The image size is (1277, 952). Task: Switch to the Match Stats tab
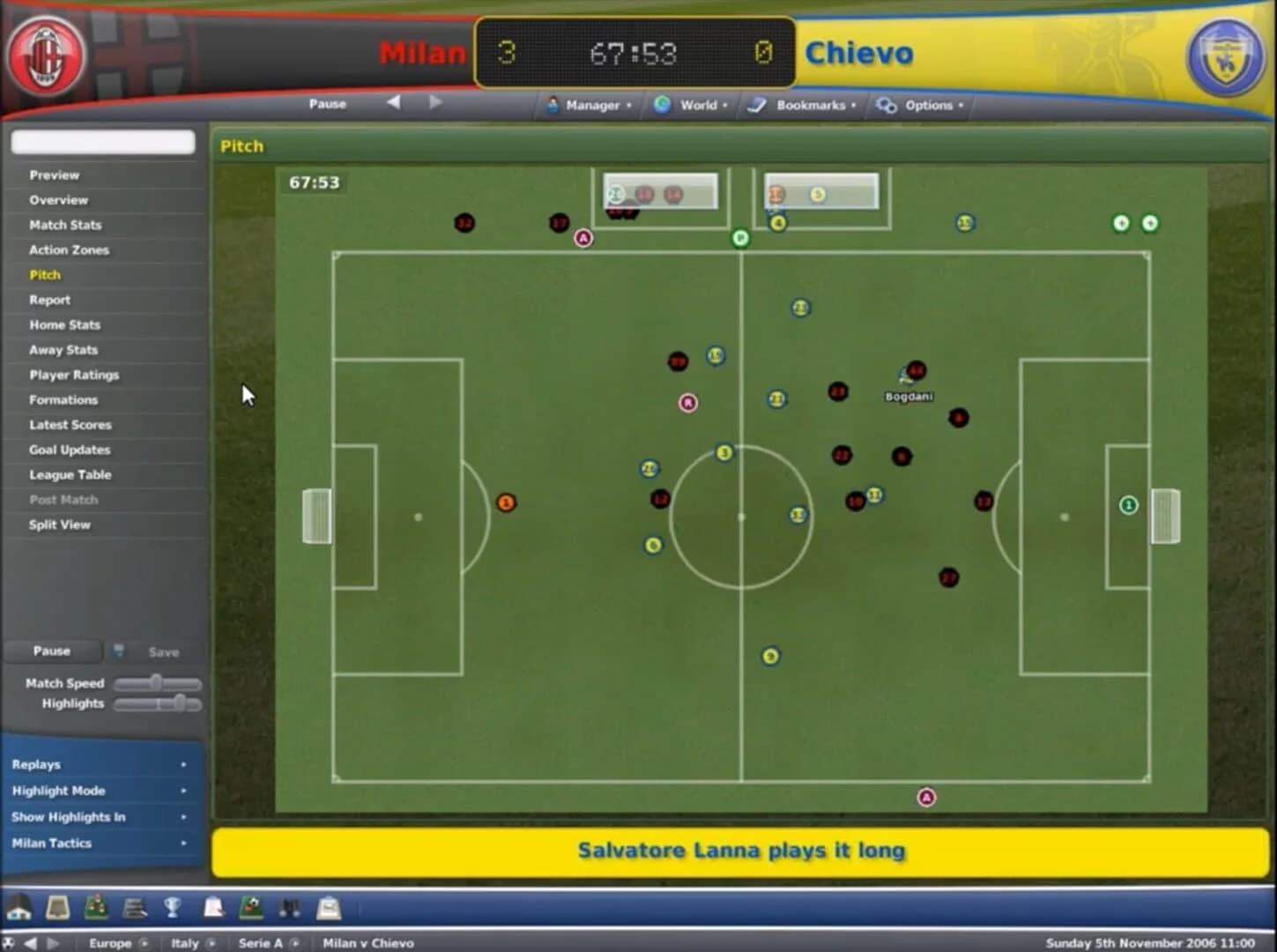[x=64, y=225]
